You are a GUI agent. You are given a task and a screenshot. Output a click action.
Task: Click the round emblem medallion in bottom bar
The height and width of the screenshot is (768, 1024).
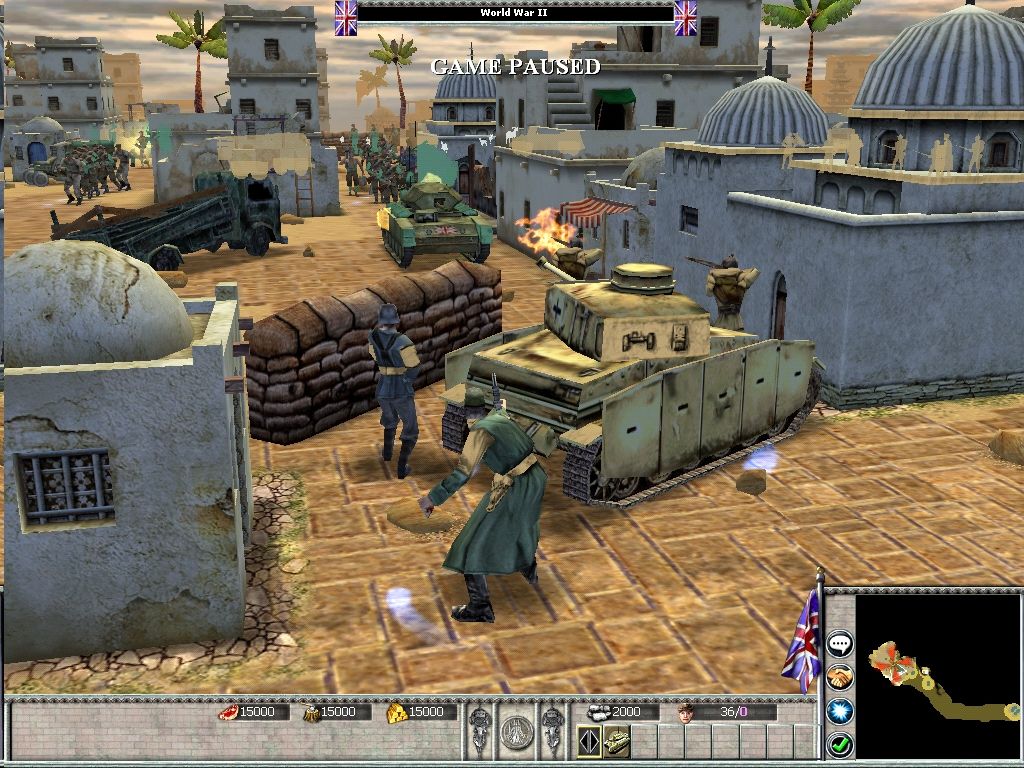click(x=515, y=730)
